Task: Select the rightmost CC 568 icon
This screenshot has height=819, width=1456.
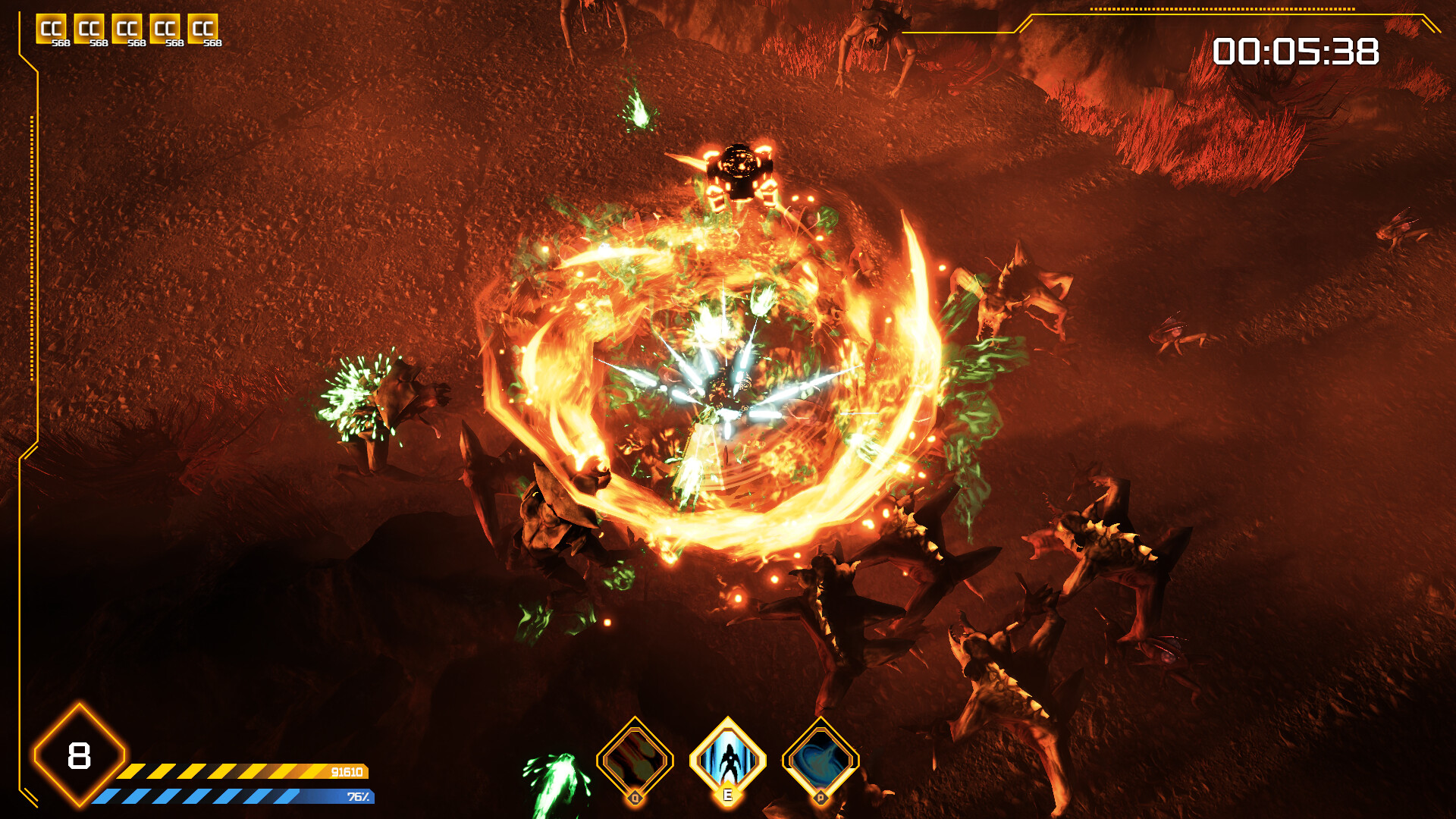Action: click(x=201, y=29)
